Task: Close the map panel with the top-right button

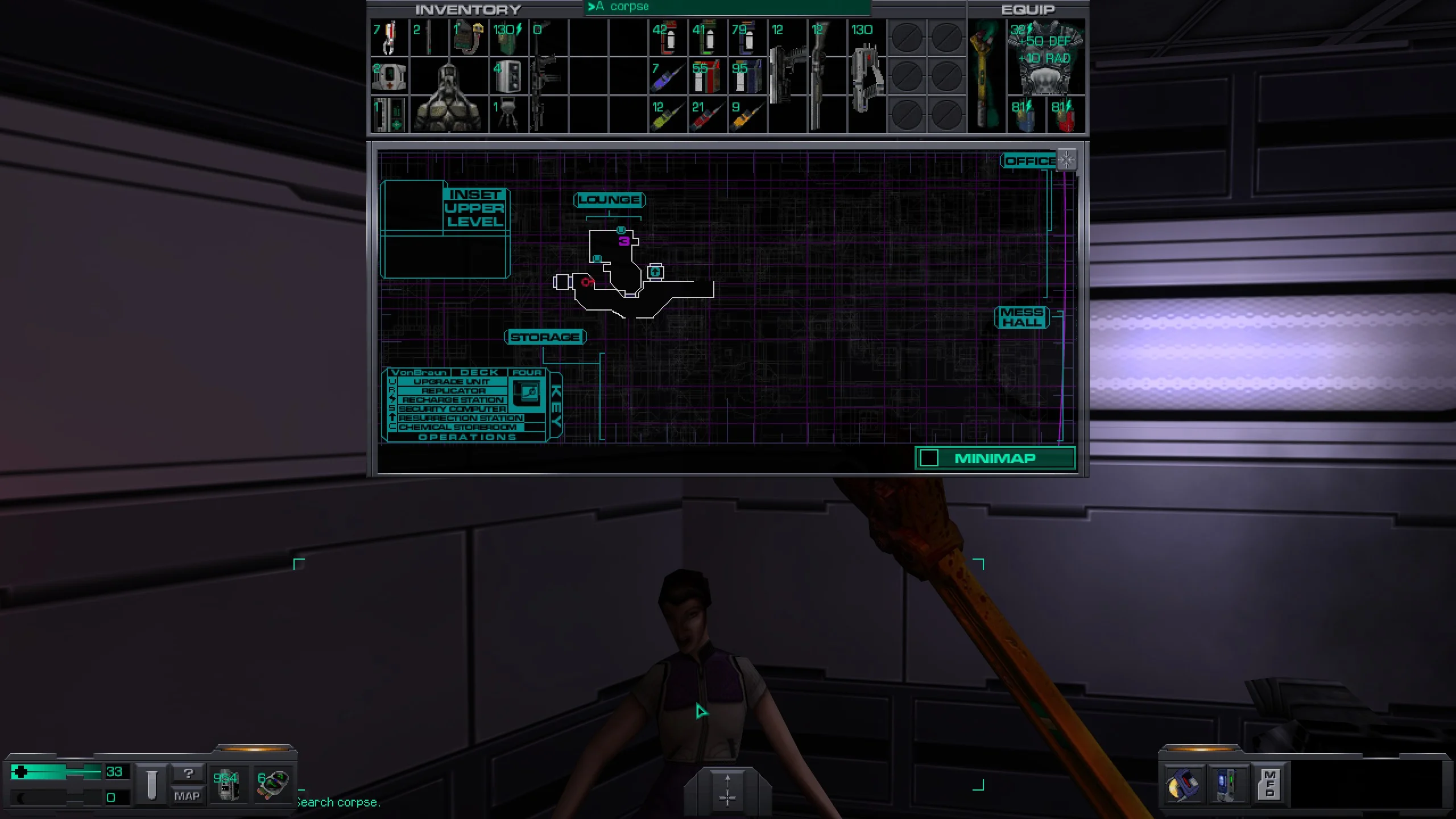Action: 1066,160
